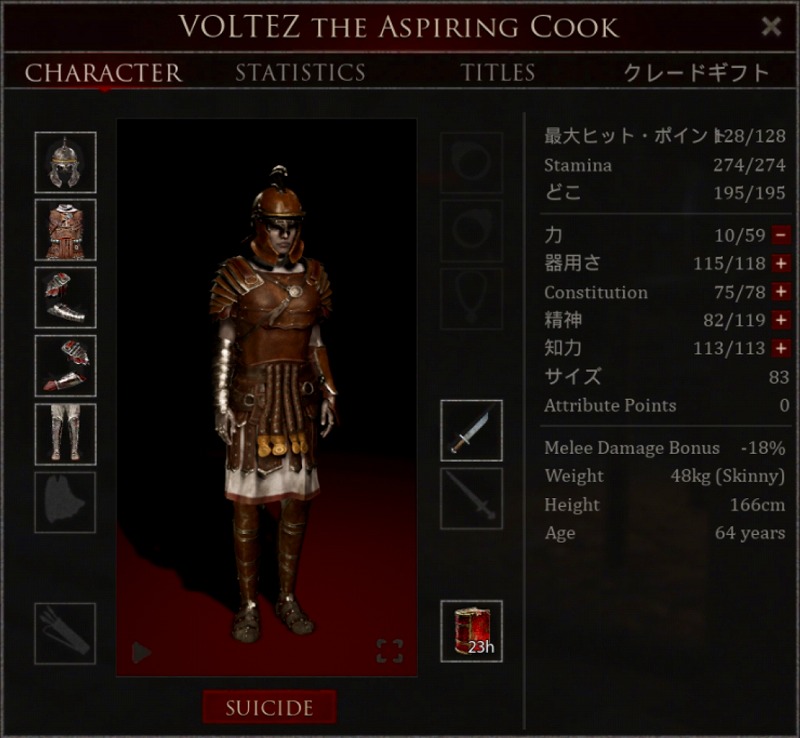
Task: Switch to the Statistics tab
Action: (x=300, y=73)
